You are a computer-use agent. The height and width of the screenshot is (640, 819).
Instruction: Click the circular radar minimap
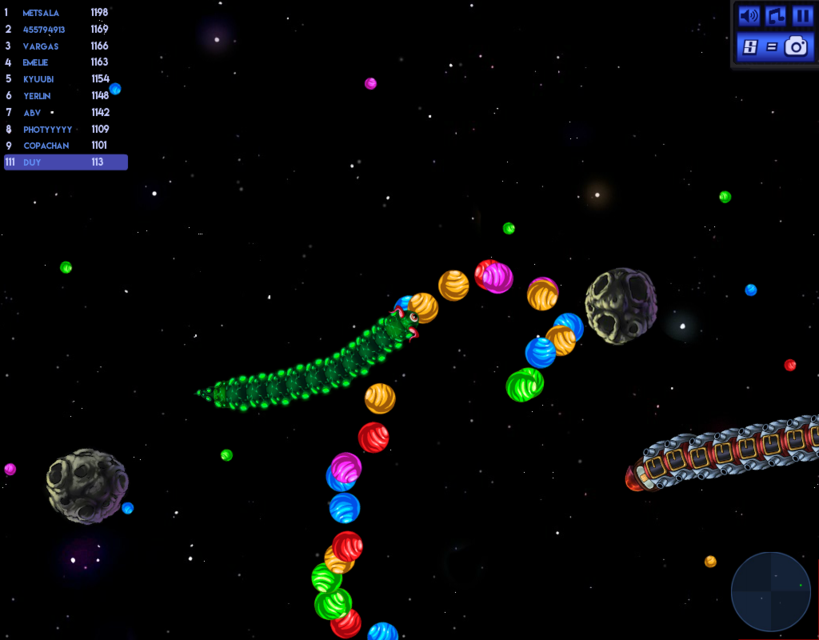click(770, 591)
